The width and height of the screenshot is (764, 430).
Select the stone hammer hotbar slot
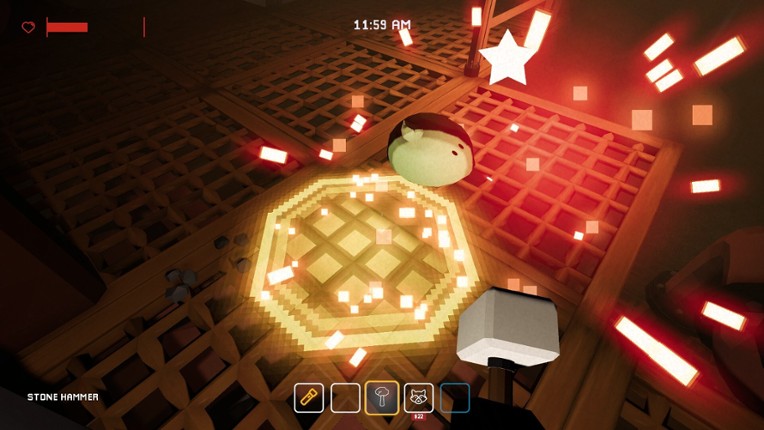[x=382, y=397]
